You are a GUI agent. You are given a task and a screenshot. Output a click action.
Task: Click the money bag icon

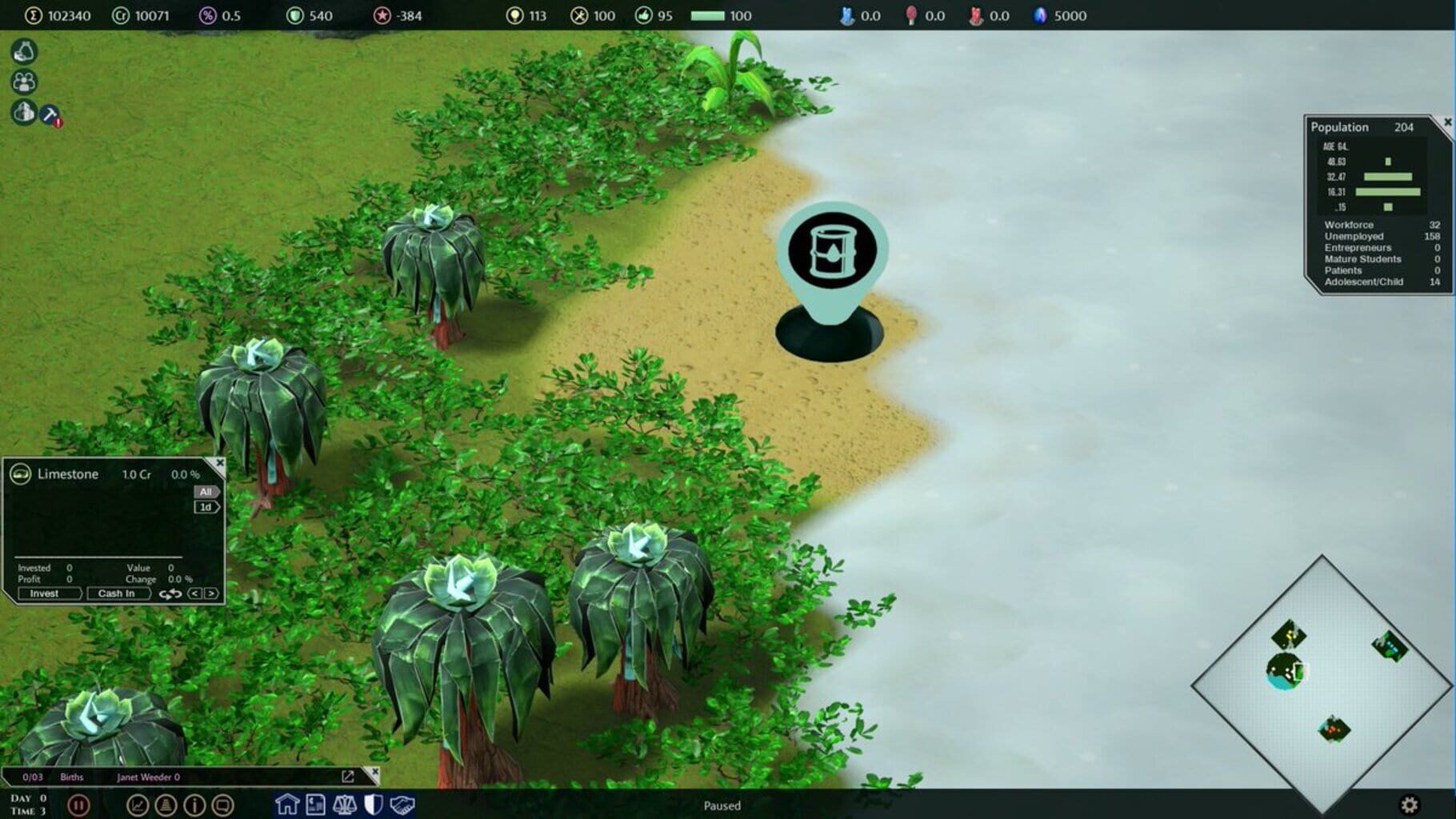(24, 52)
